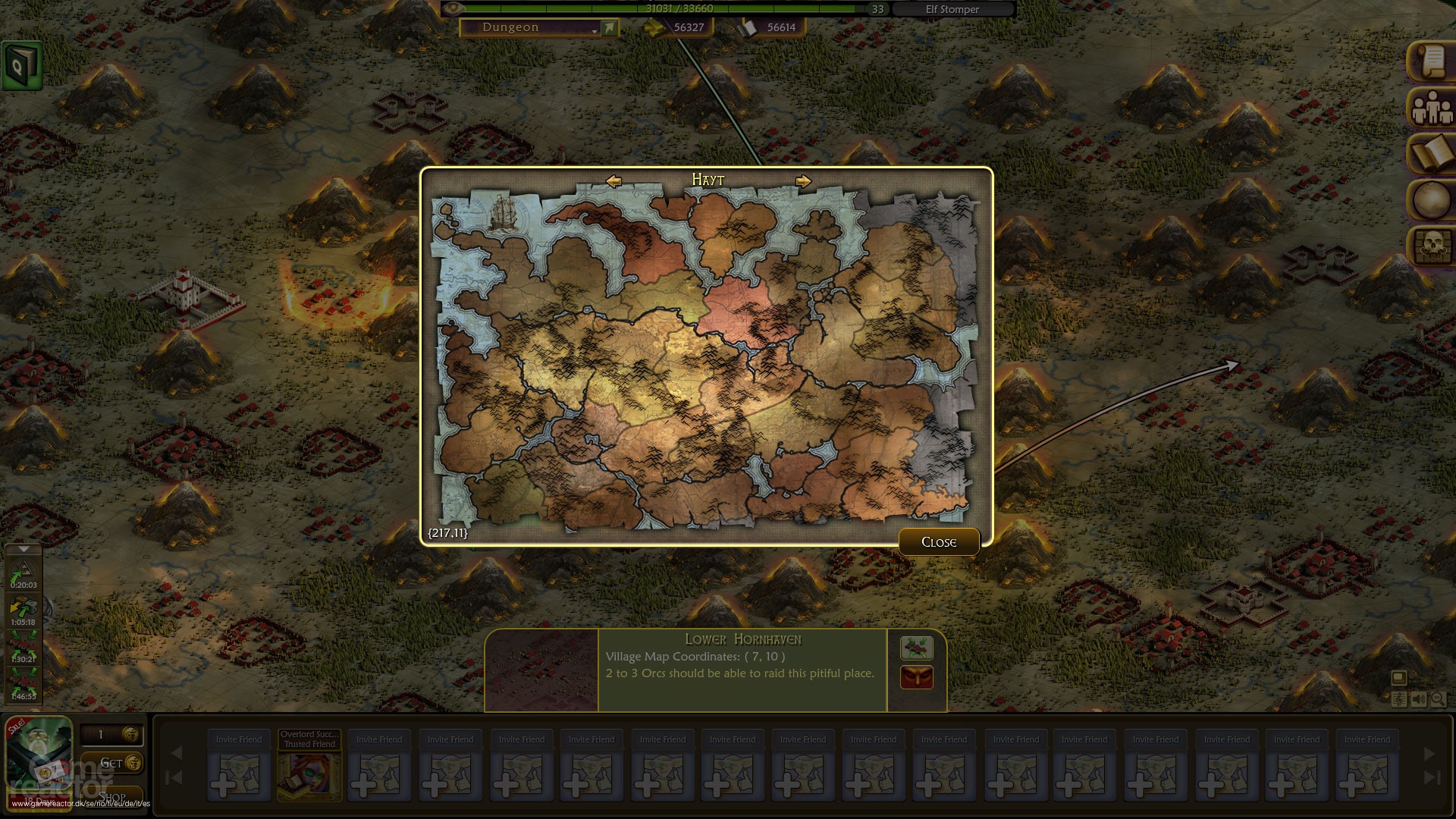
Task: Open the Shop from the sale panel
Action: click(x=114, y=795)
